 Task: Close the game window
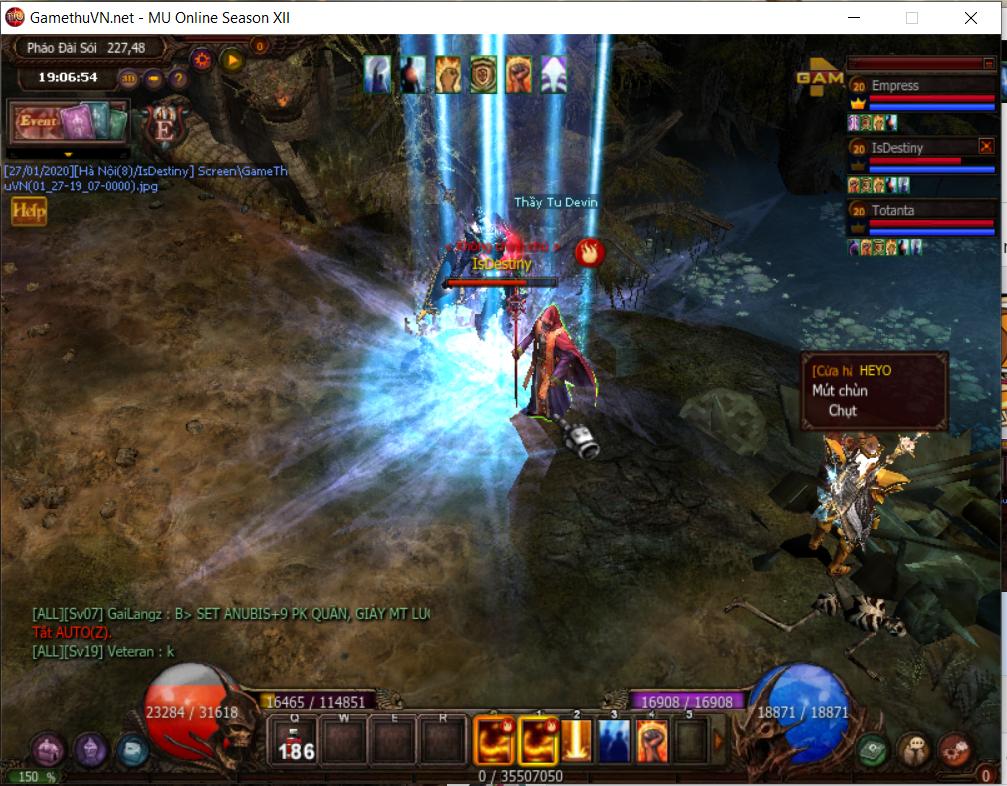(971, 18)
